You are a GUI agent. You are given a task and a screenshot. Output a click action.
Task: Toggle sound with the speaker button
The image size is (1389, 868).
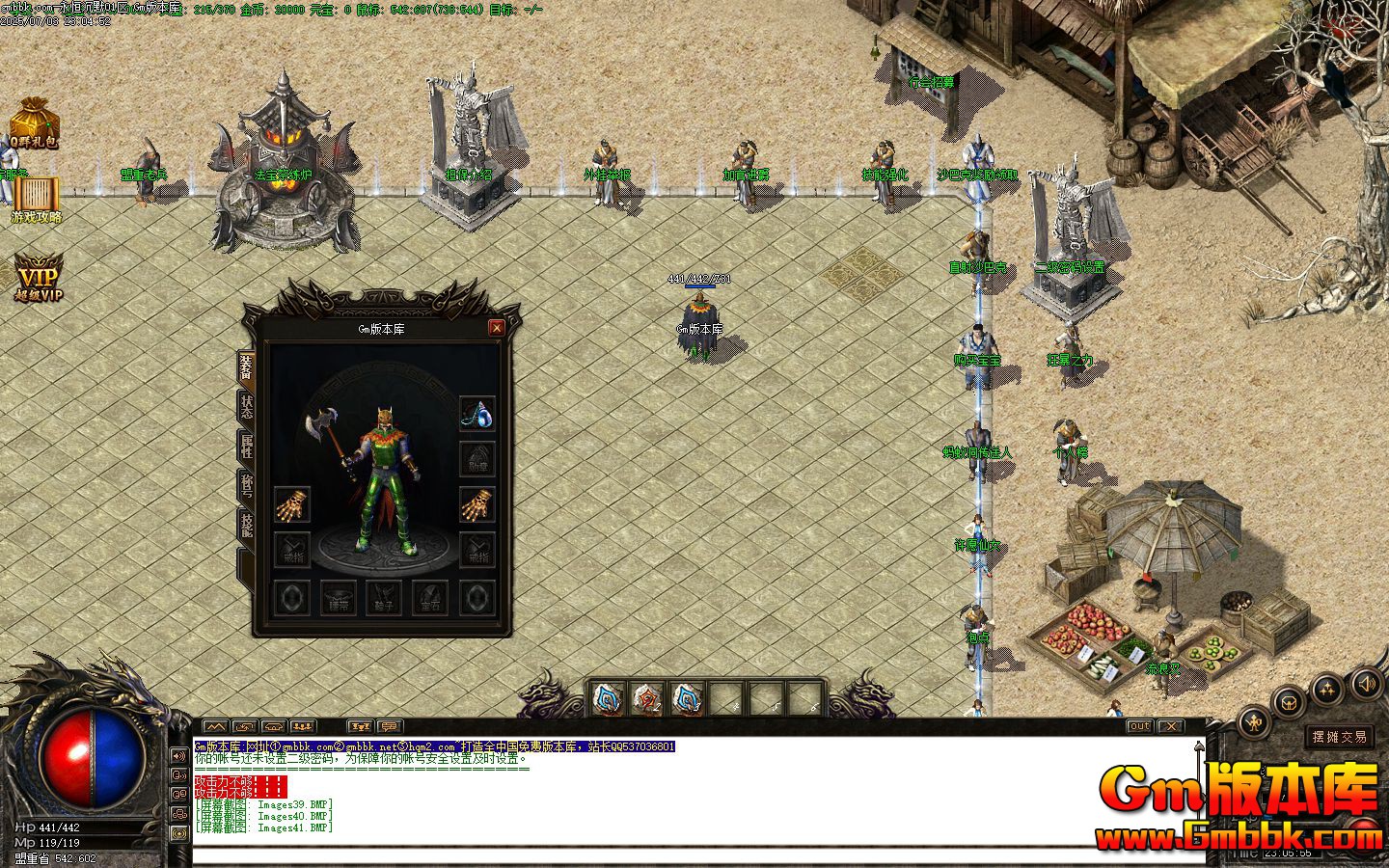1367,685
